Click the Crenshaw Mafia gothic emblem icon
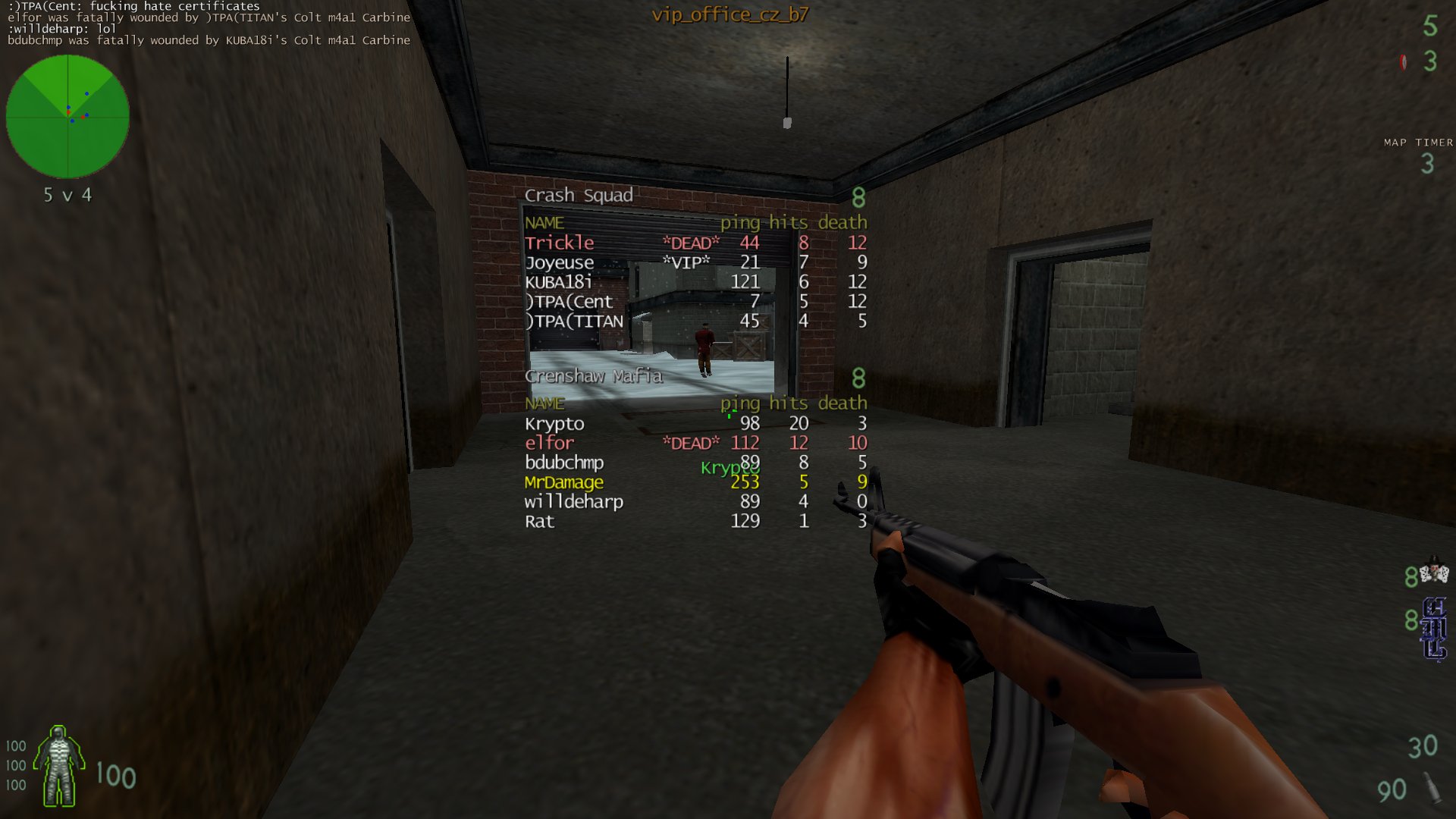 1434,629
